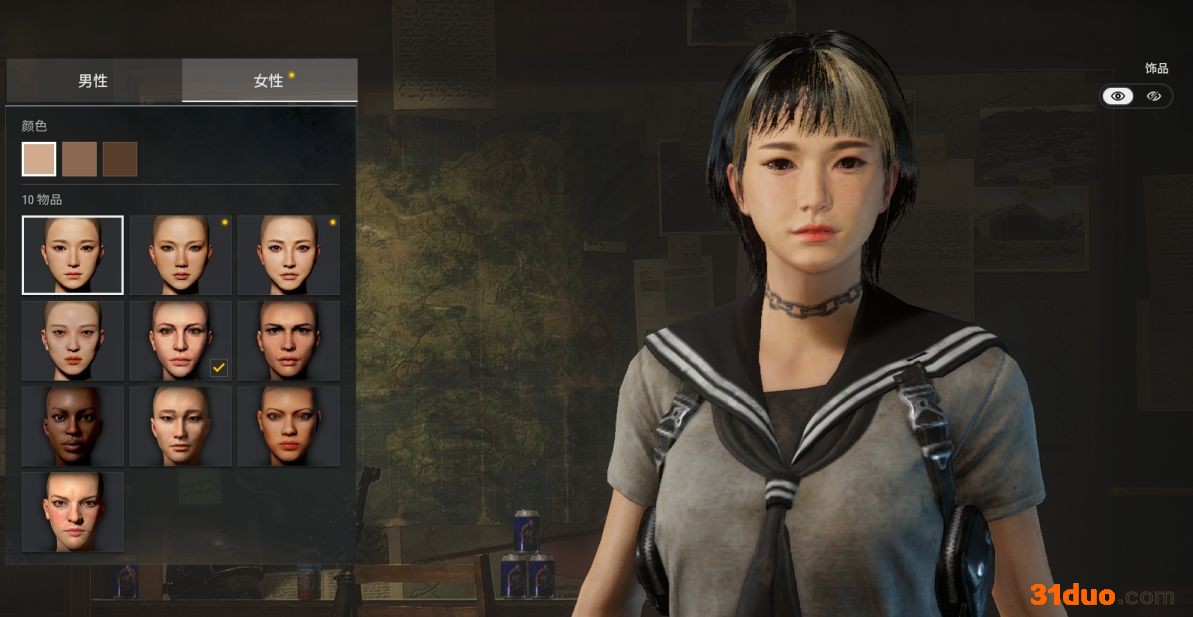The image size is (1193, 617).
Task: Choose the last face in the bottom row
Action: (x=73, y=512)
